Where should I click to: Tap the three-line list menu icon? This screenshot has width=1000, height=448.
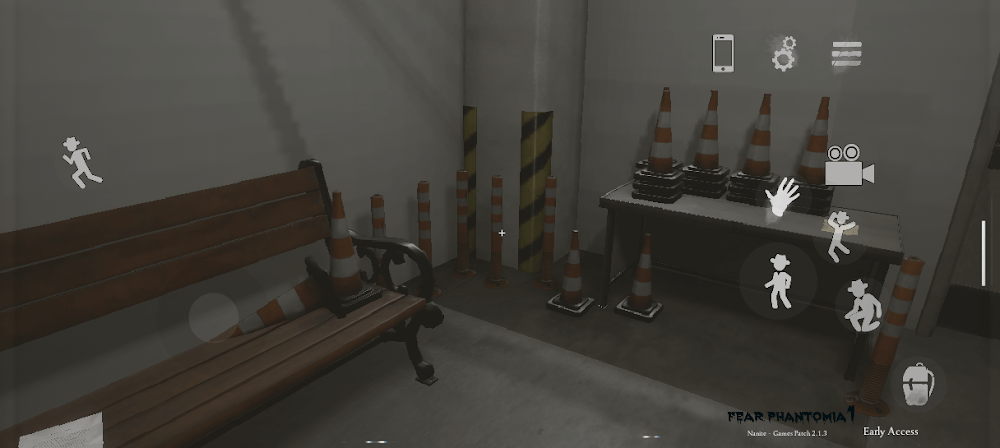(846, 53)
